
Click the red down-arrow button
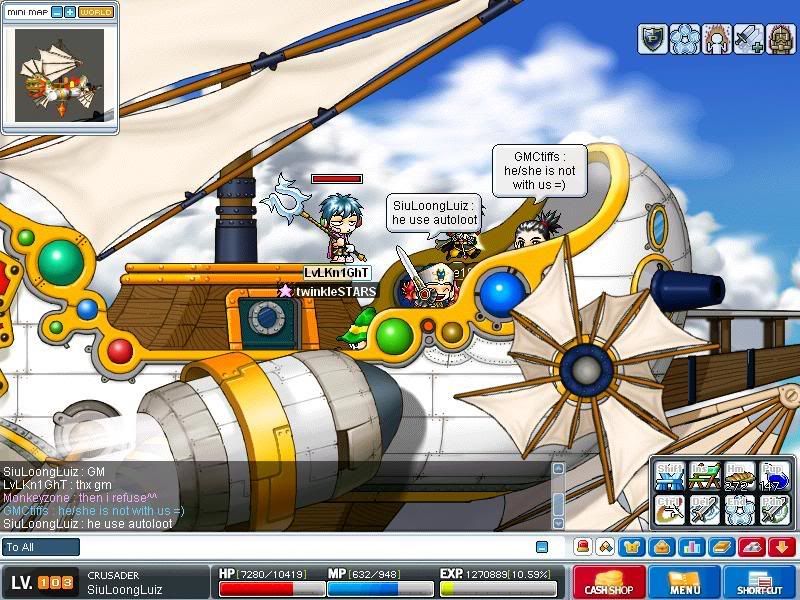pos(781,547)
